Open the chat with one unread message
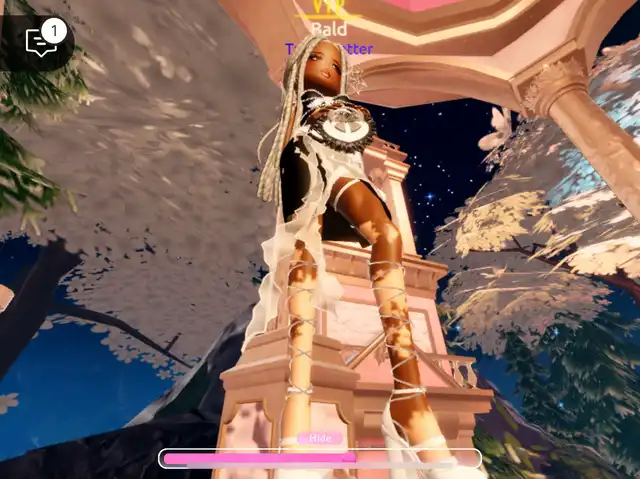 (40, 42)
